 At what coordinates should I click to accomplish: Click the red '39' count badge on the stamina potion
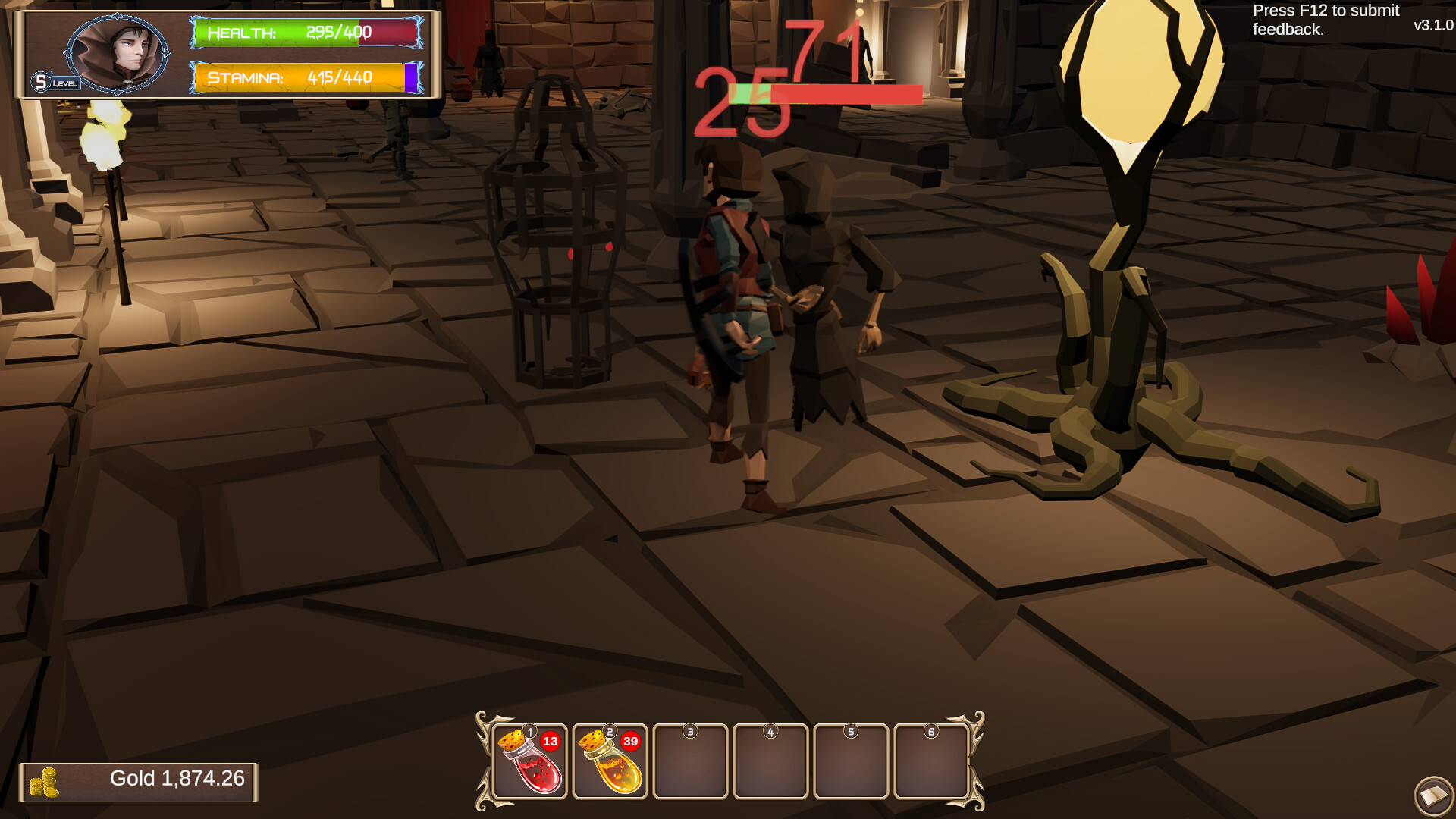click(x=632, y=742)
